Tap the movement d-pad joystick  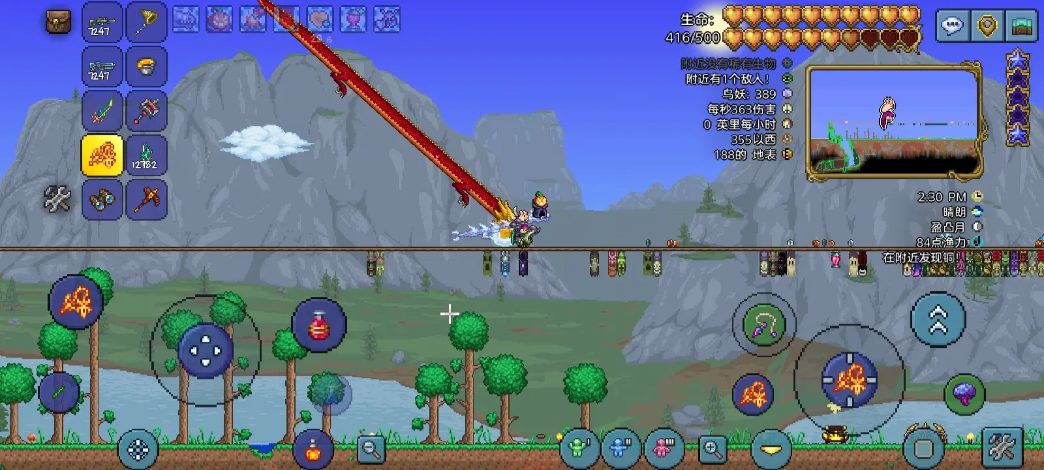click(205, 350)
